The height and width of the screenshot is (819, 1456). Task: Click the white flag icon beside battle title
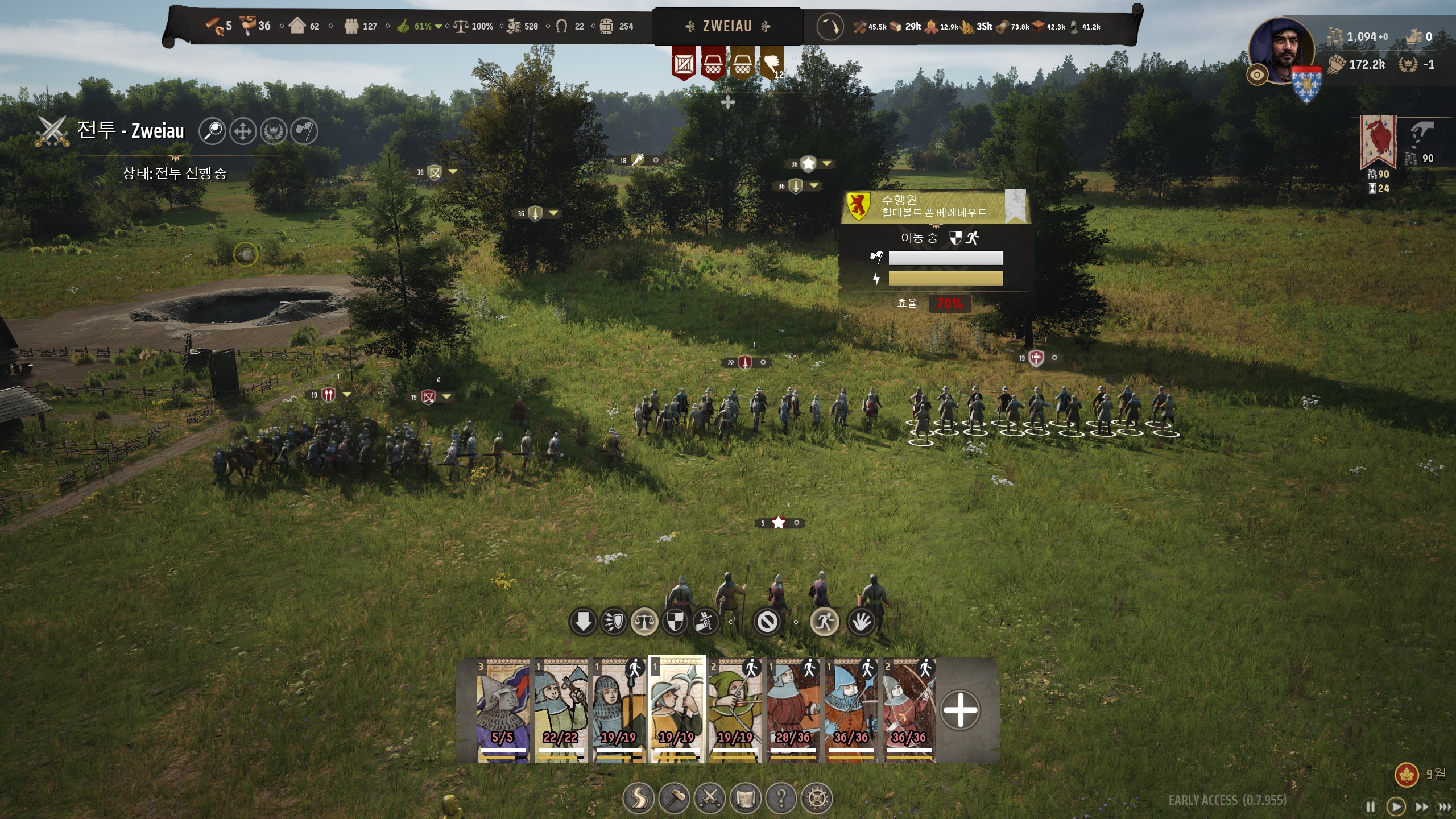point(304,131)
